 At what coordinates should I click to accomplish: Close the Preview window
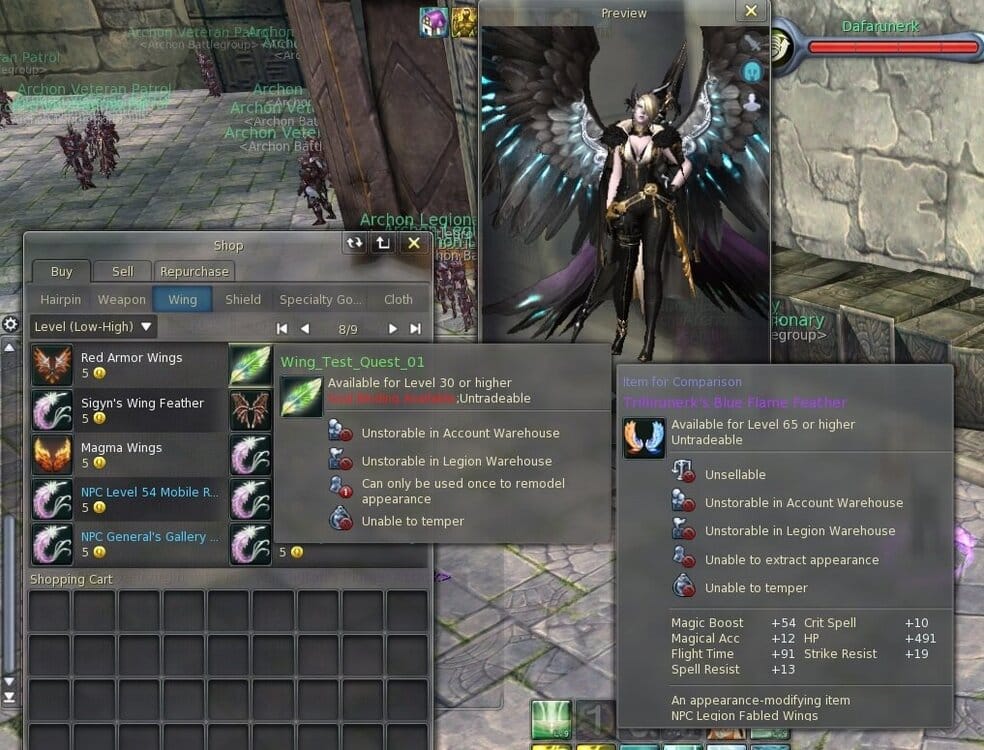[x=751, y=12]
